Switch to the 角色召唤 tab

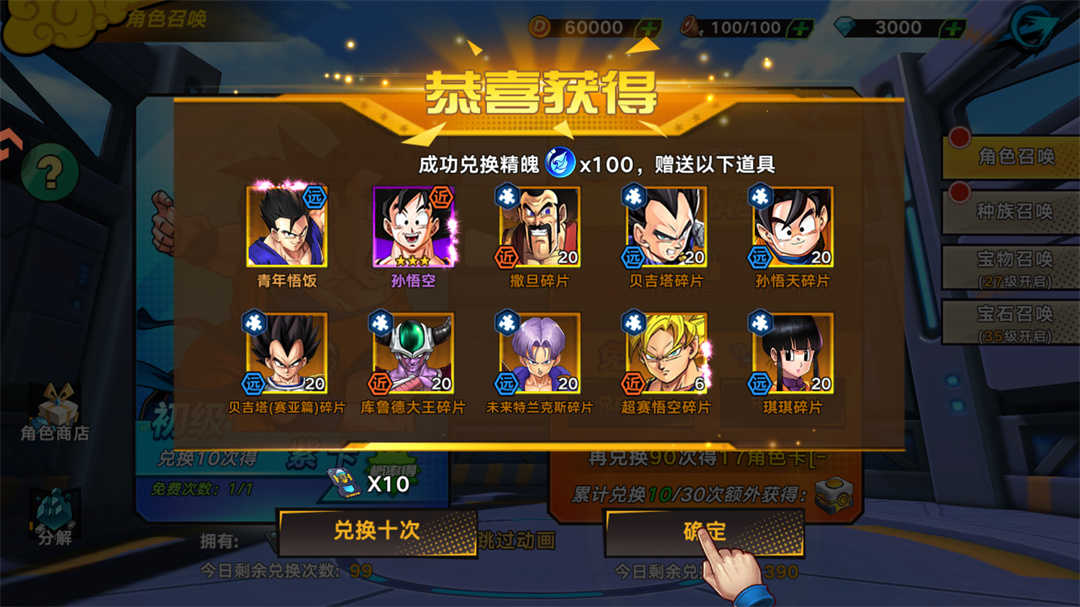tap(1014, 157)
